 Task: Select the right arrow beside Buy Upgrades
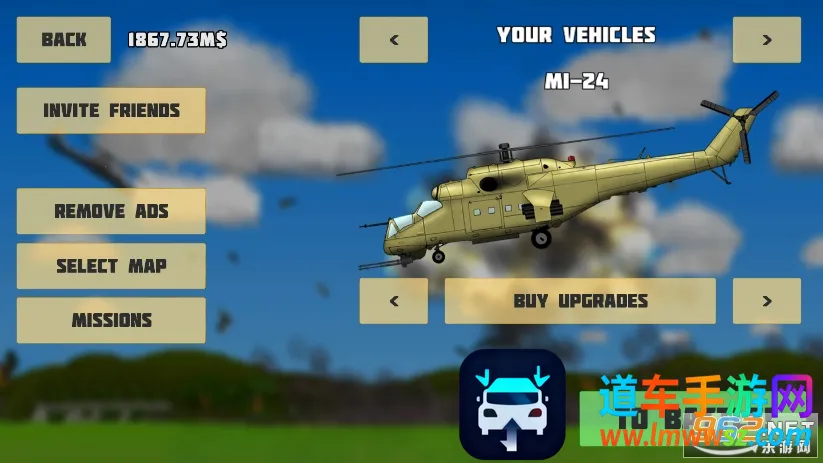767,301
